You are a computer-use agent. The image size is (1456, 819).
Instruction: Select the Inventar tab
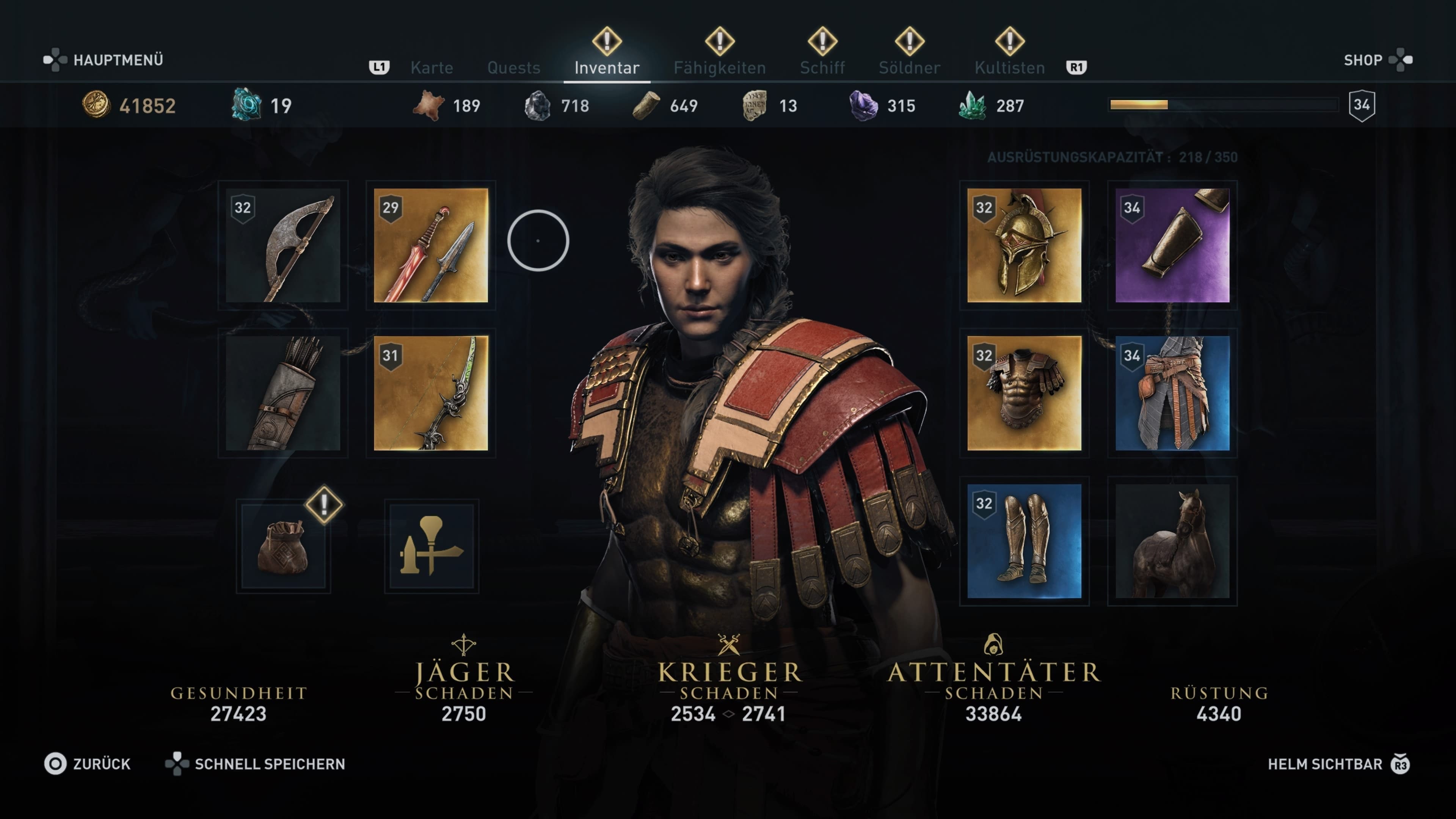[607, 68]
